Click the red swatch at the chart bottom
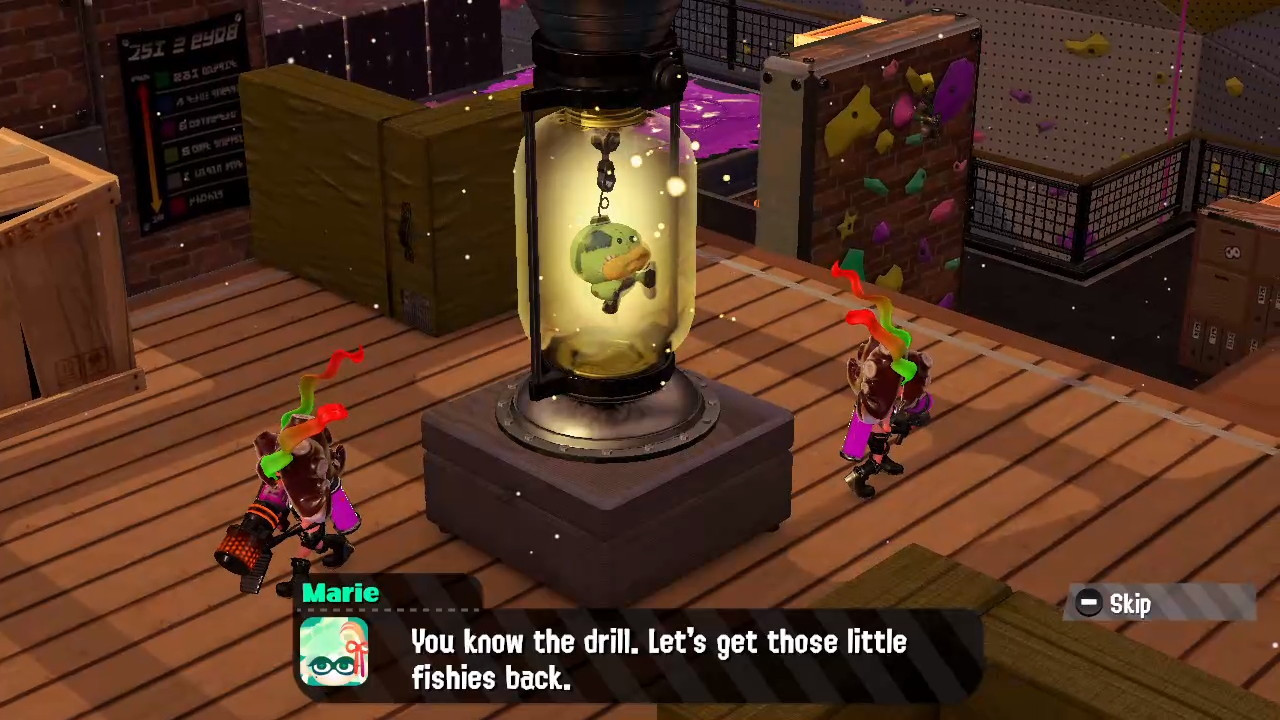1280x720 pixels. (x=177, y=202)
